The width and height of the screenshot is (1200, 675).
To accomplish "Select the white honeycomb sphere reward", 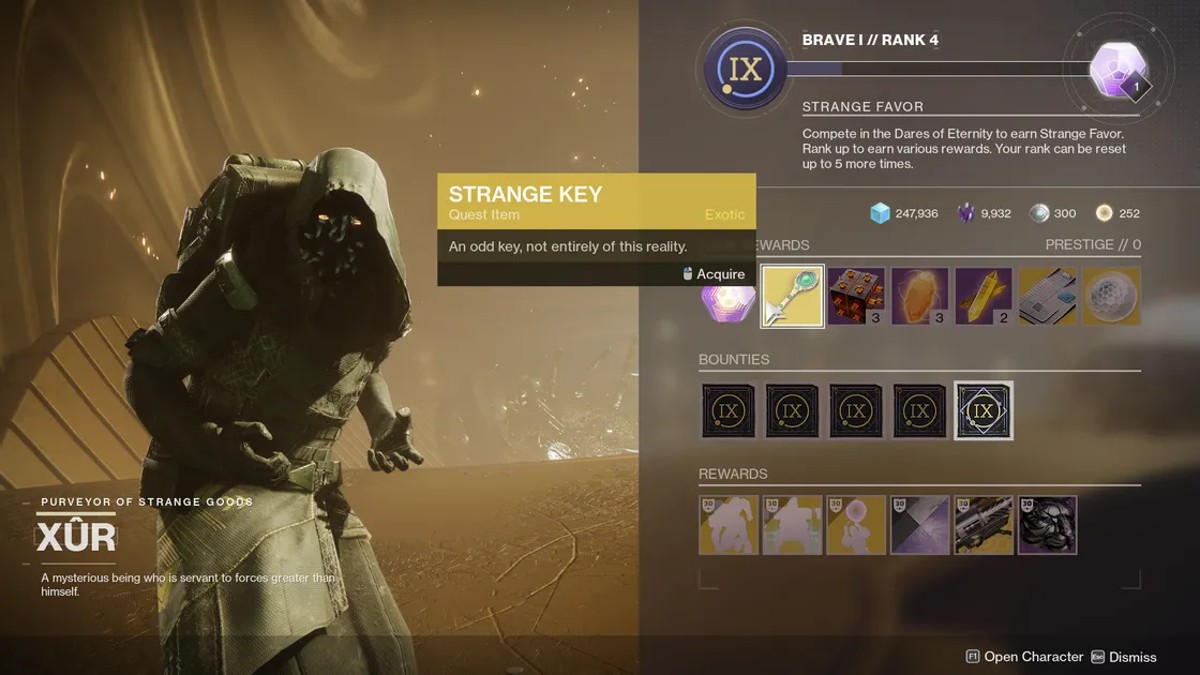I will [x=1112, y=296].
